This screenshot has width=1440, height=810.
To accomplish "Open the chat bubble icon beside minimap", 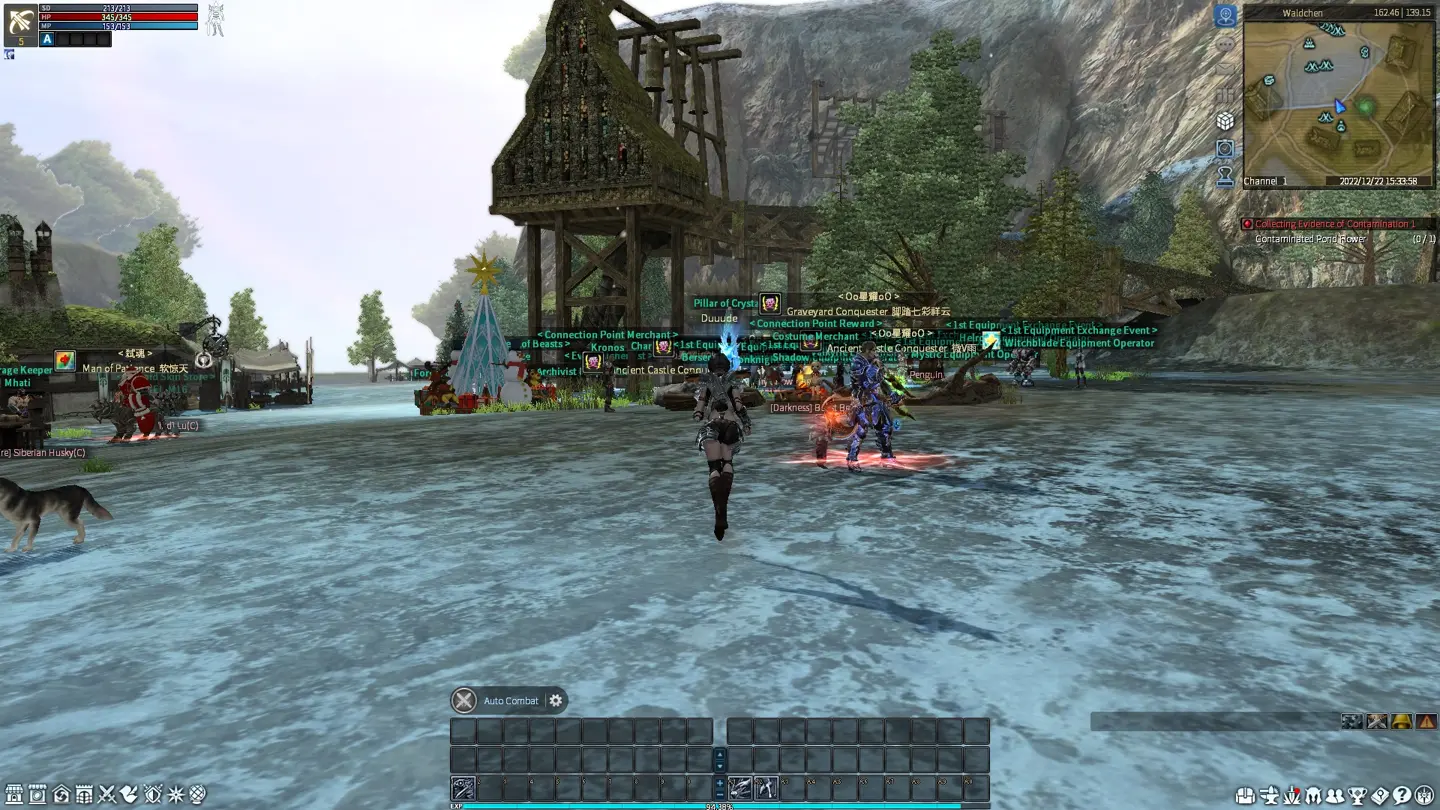I will pyautogui.click(x=1225, y=44).
